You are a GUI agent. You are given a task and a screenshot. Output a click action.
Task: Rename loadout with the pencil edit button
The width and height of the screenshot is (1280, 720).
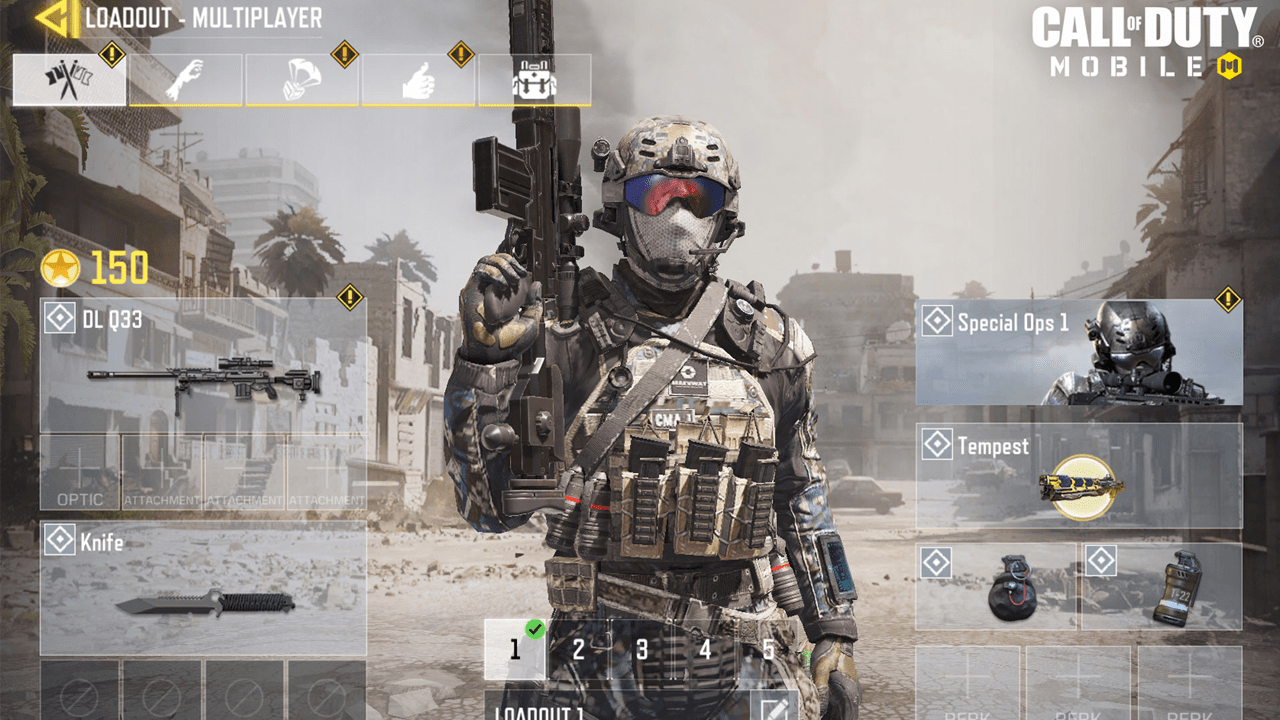pyautogui.click(x=773, y=708)
